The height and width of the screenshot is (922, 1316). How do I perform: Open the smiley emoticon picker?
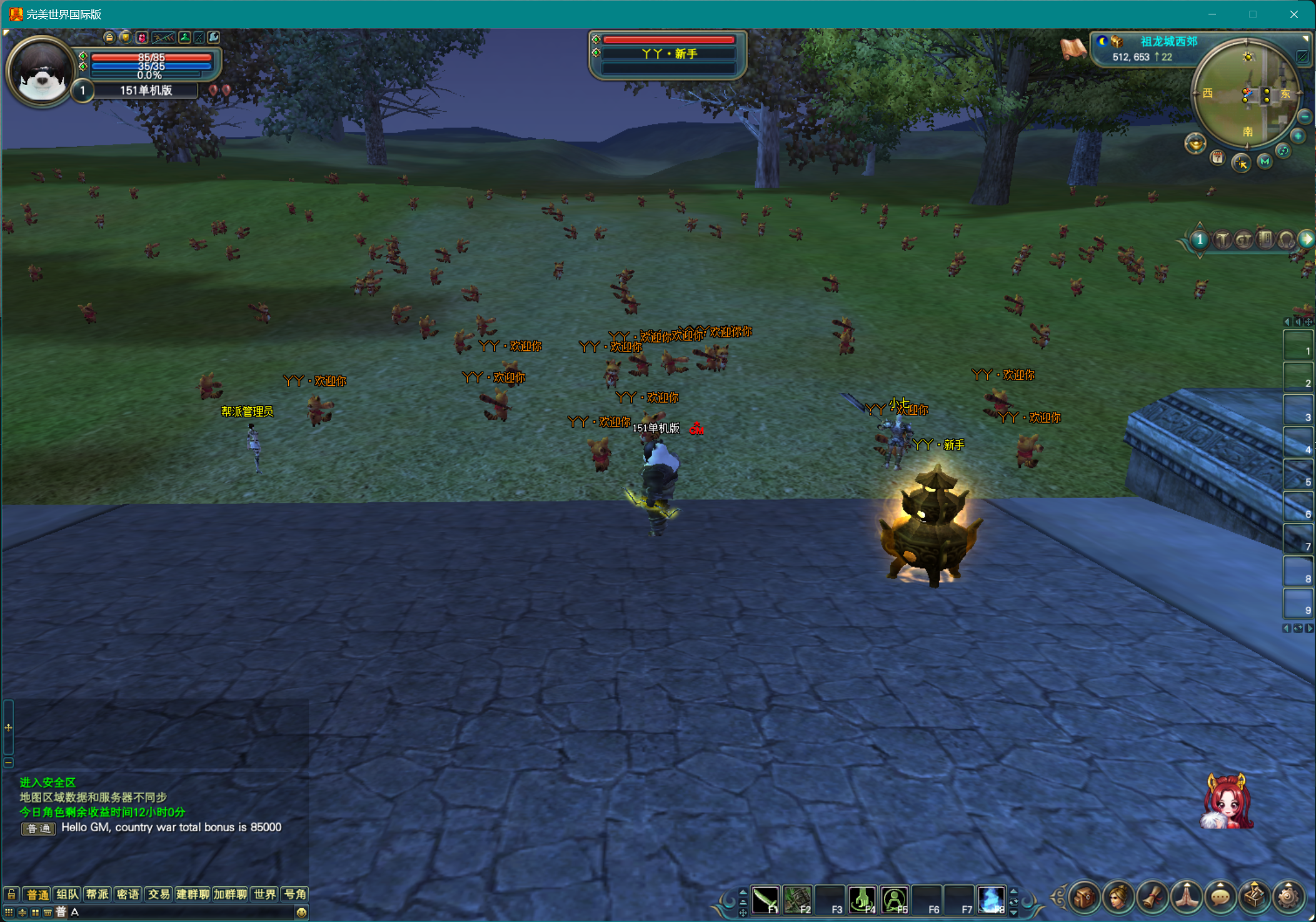301,912
